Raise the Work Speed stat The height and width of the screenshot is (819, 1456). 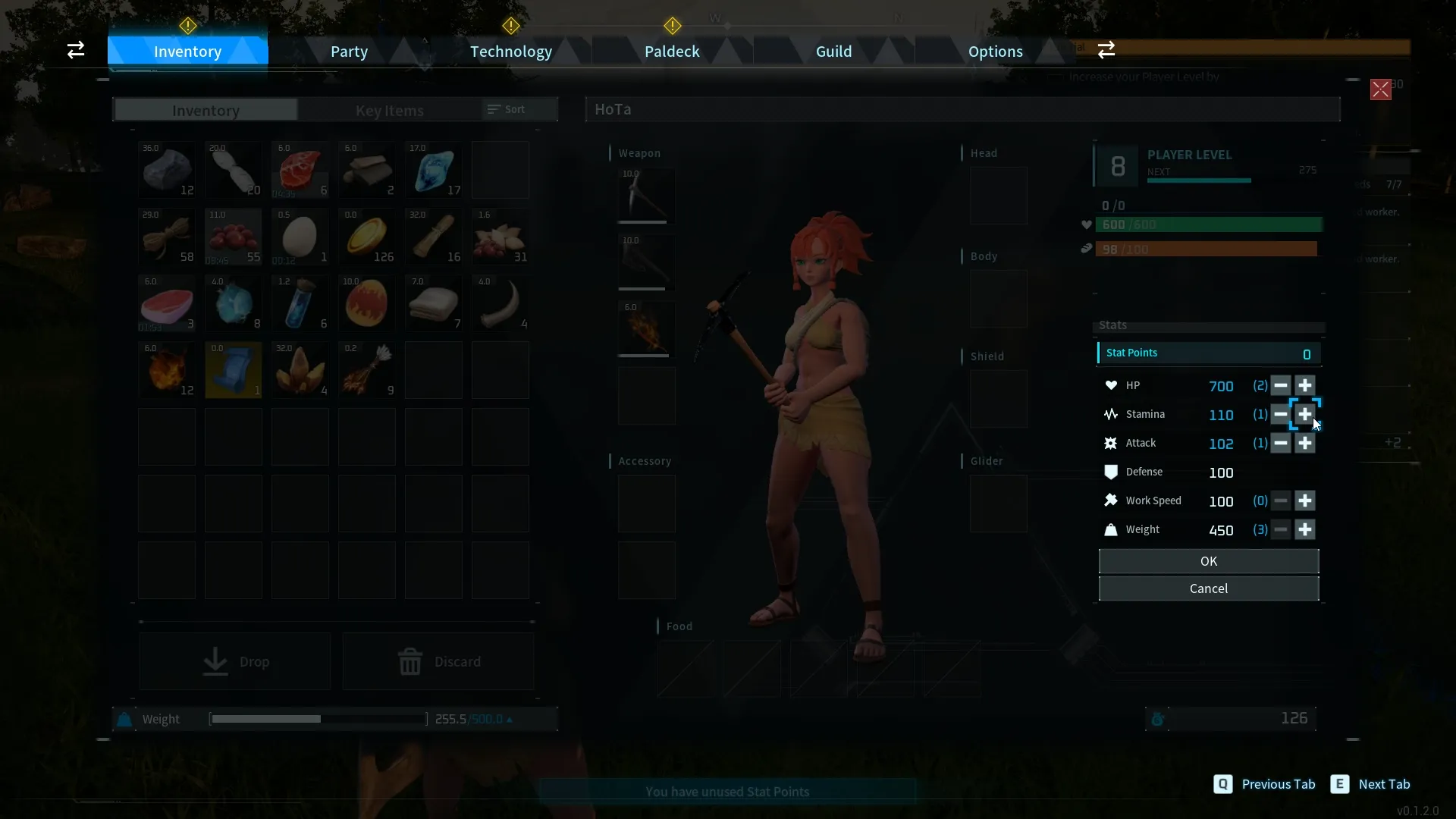pyautogui.click(x=1304, y=500)
